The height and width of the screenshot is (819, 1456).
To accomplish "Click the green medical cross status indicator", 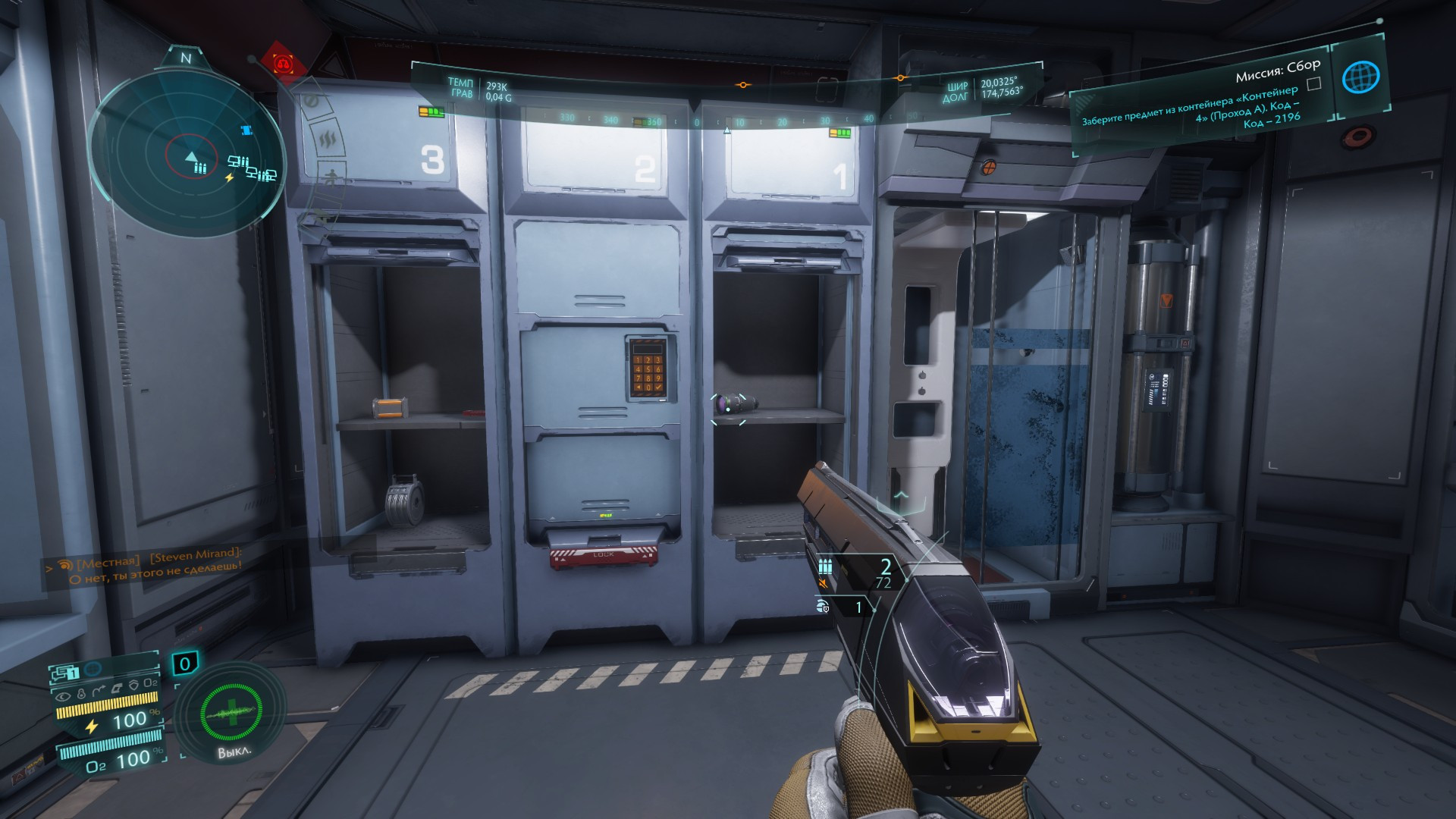I will click(x=231, y=712).
